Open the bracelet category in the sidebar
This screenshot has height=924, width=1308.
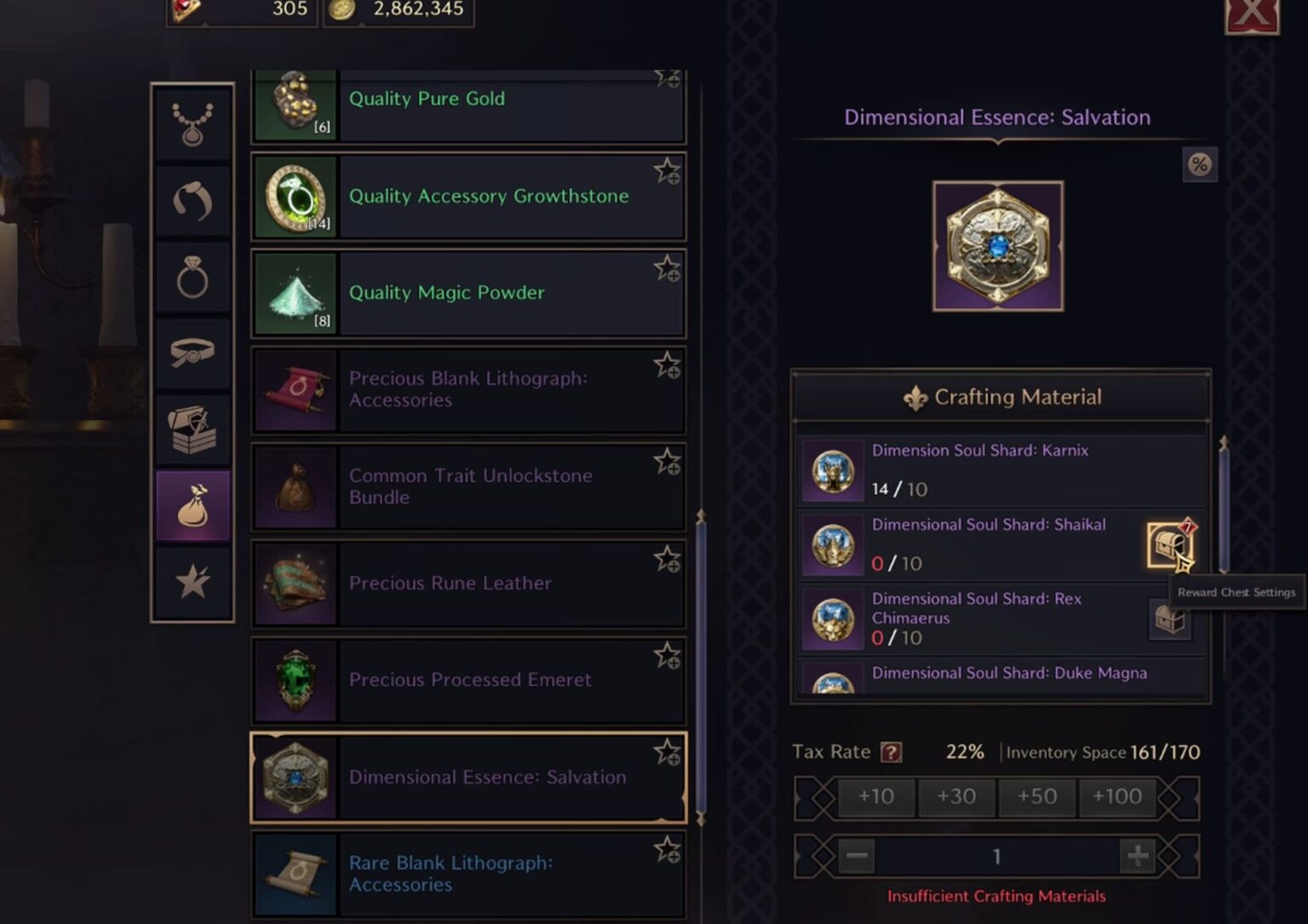(x=192, y=198)
